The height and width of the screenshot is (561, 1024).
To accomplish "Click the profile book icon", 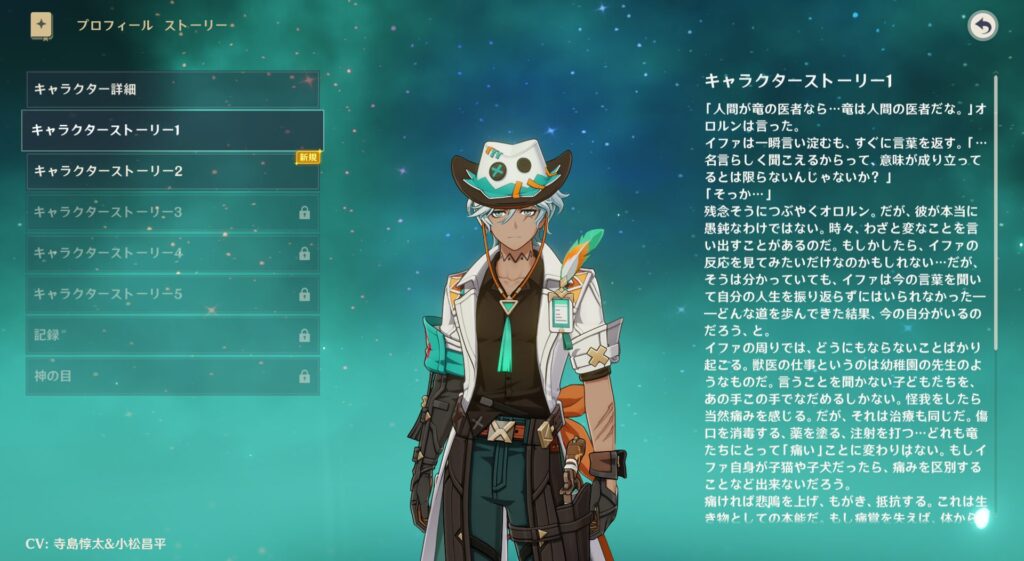I will [41, 25].
